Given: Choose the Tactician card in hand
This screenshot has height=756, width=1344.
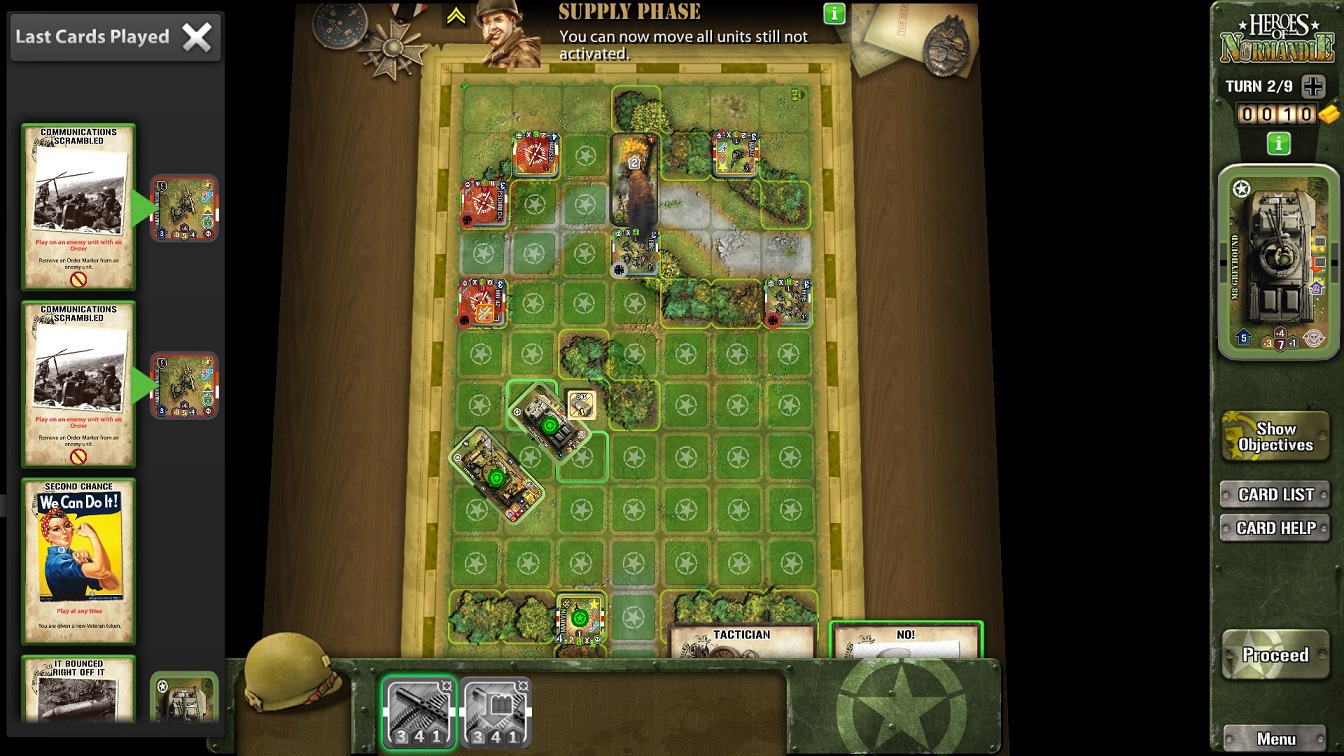Looking at the screenshot, I should click(x=742, y=641).
